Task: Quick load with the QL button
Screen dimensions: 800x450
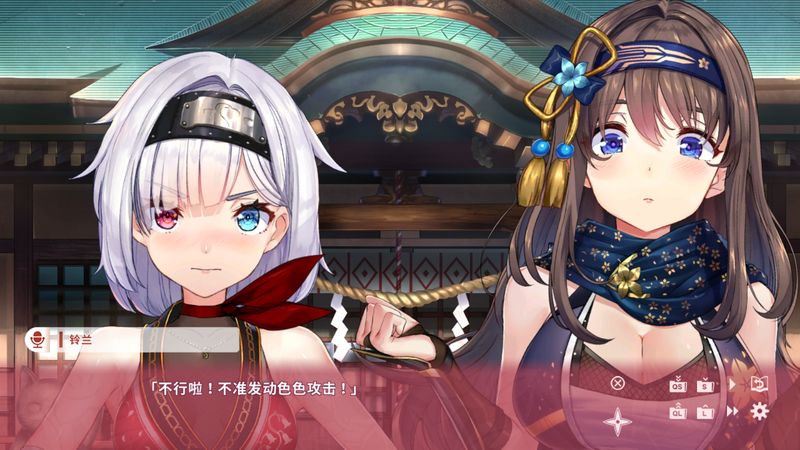Action: (677, 411)
